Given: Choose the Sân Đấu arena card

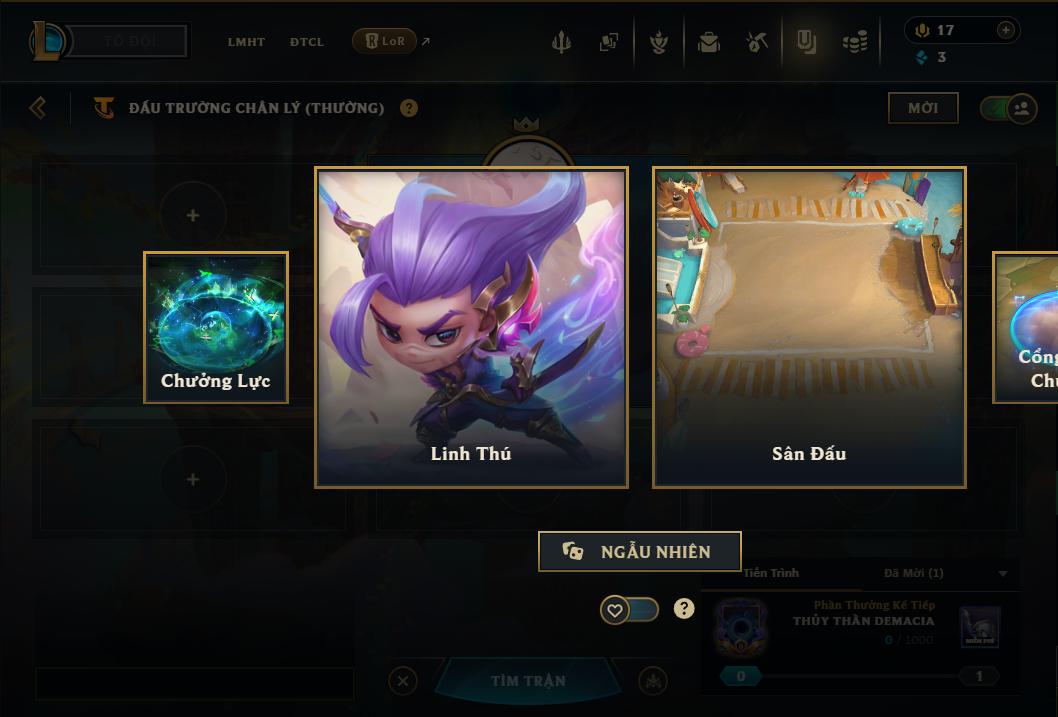Looking at the screenshot, I should point(809,327).
